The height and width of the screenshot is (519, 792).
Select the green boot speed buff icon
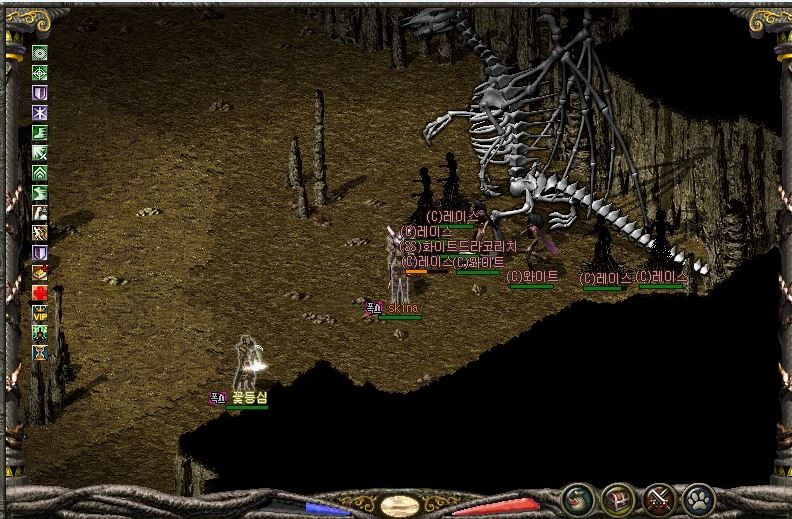40,133
